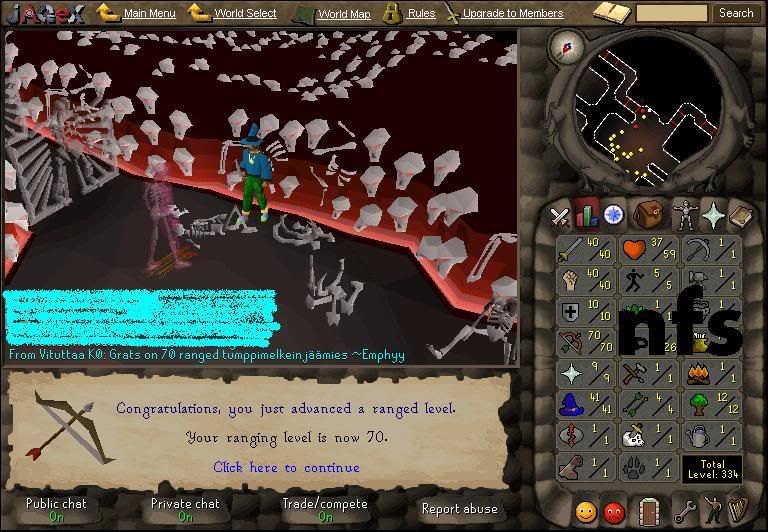The height and width of the screenshot is (532, 768).
Task: Open the inventory backpack tab
Action: coord(651,214)
